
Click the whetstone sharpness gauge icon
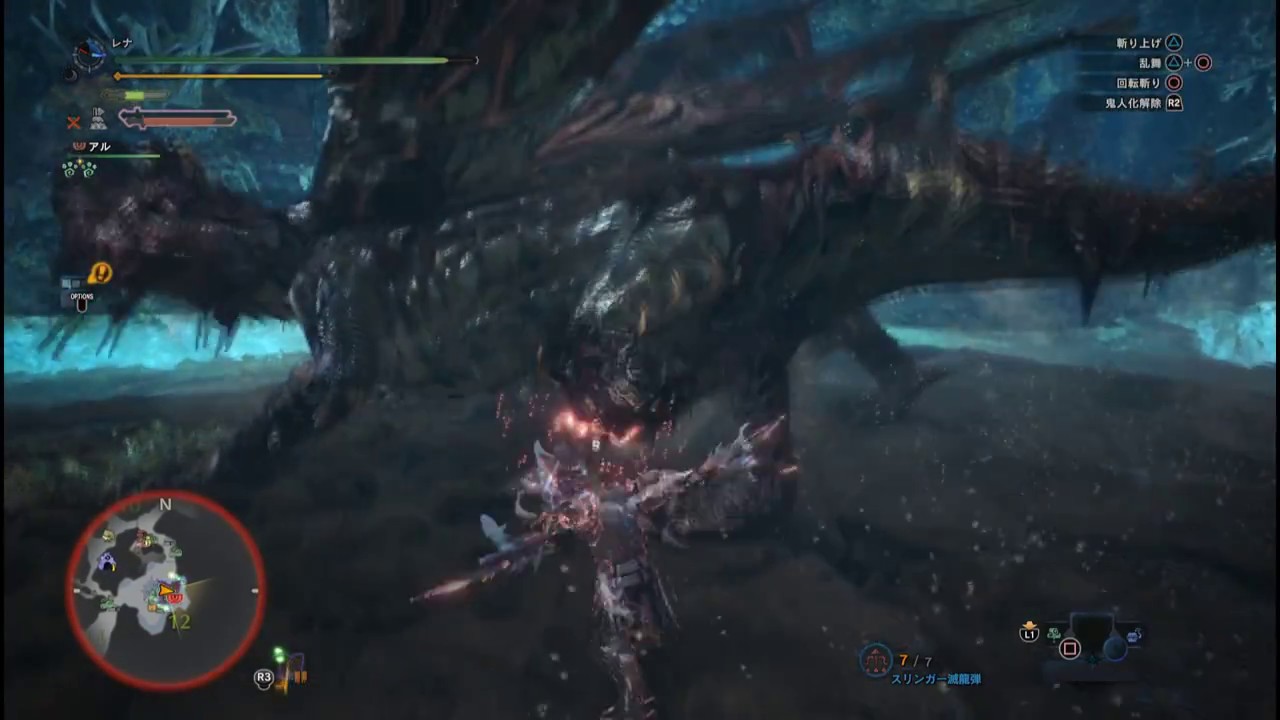135,94
